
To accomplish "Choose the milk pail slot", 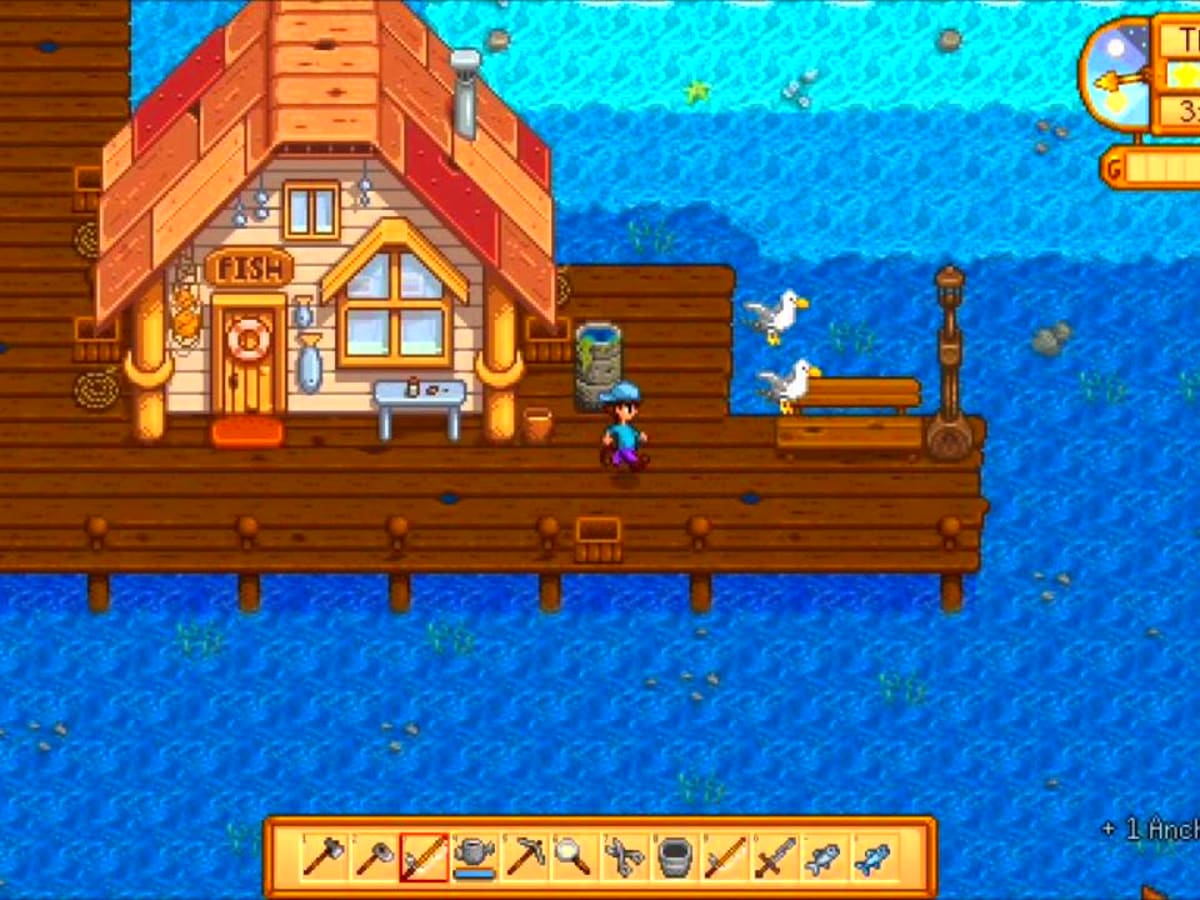I will (674, 857).
